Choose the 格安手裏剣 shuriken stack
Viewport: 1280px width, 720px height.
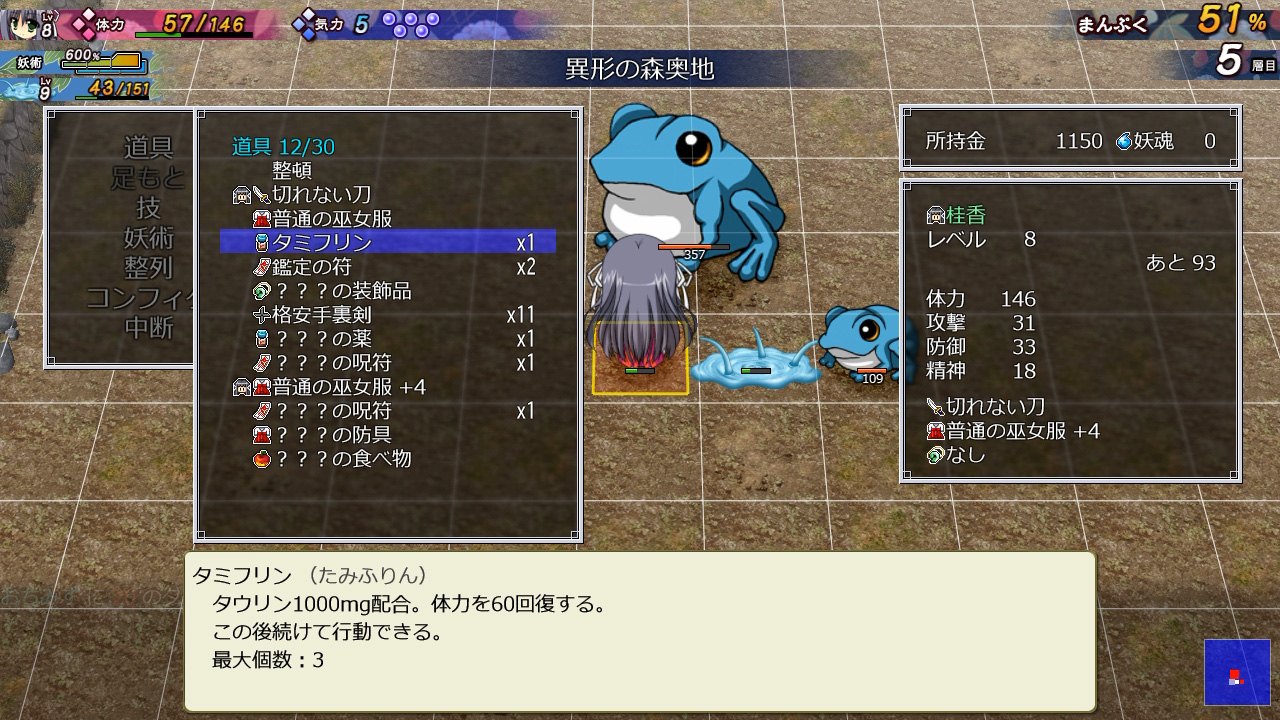pyautogui.click(x=322, y=315)
